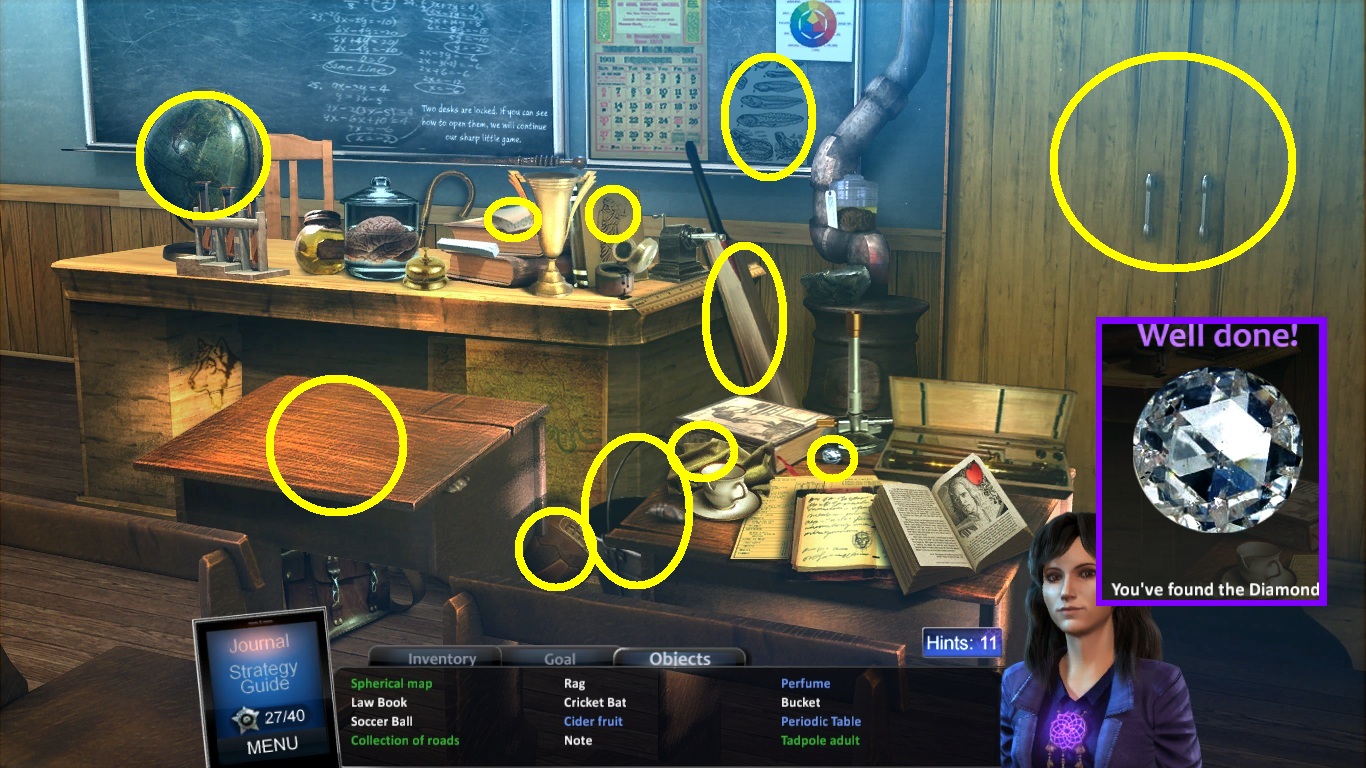Use a hint via the Hints: 11 button
Image resolution: width=1366 pixels, height=768 pixels.
click(962, 642)
